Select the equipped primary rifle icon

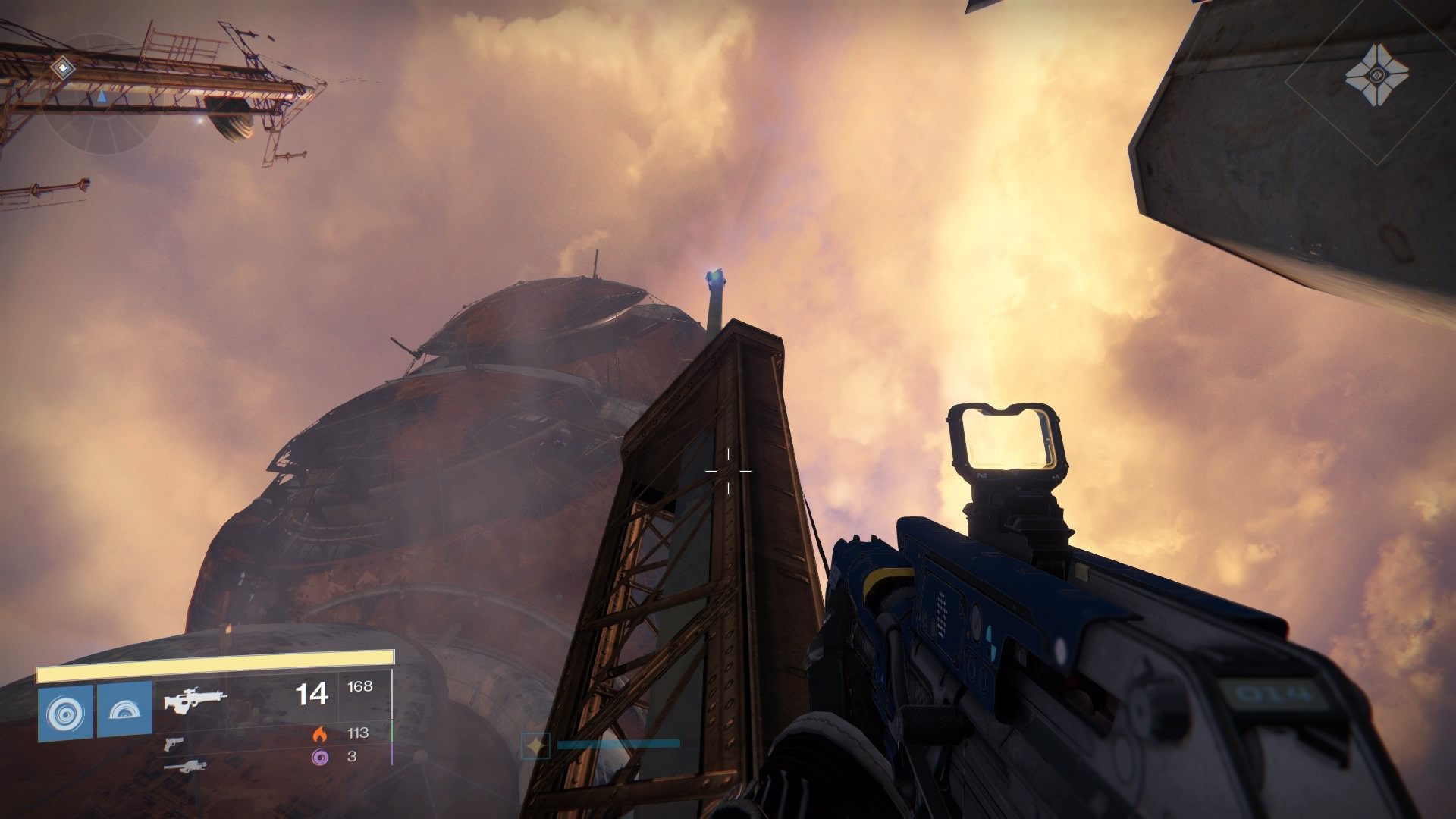(195, 699)
